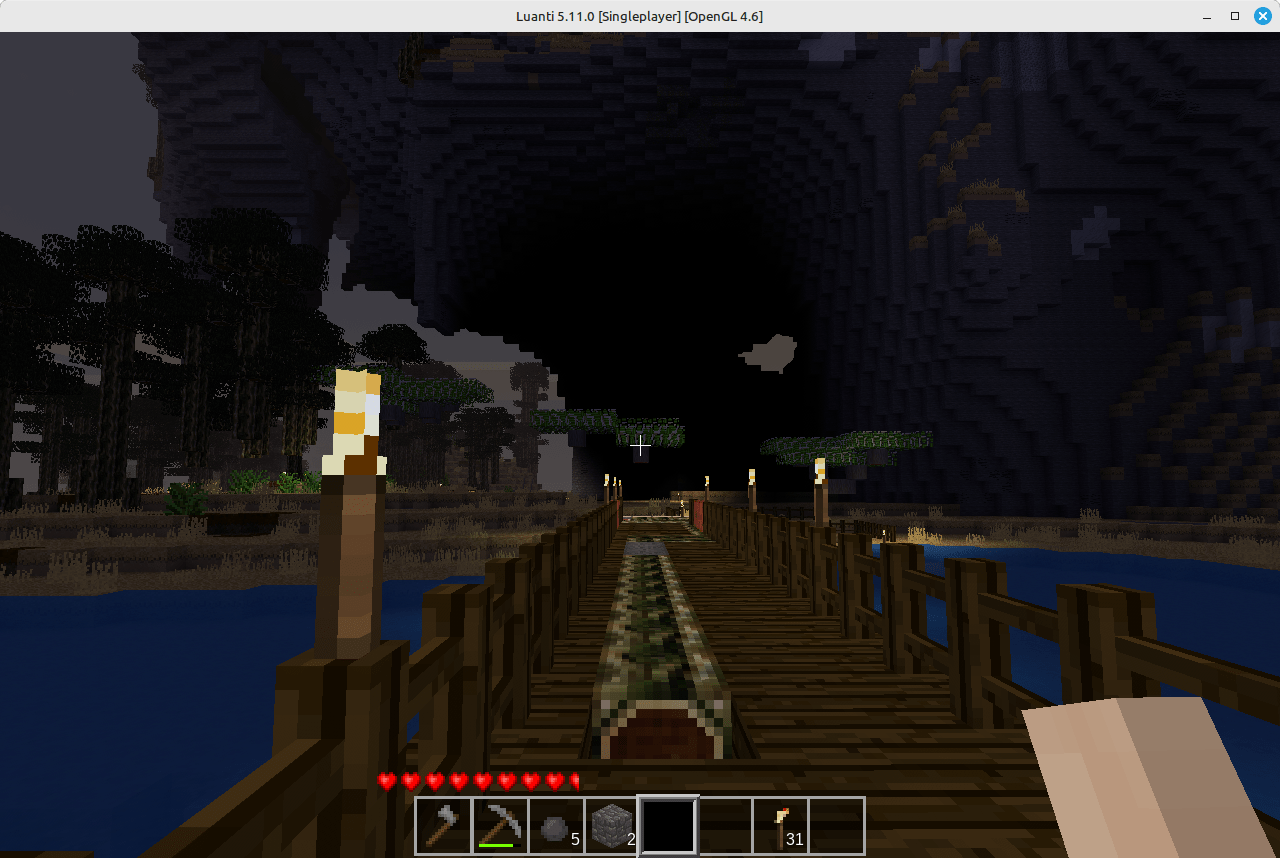This screenshot has width=1280, height=858.
Task: Click the crosshair at screen center
Action: pos(640,444)
